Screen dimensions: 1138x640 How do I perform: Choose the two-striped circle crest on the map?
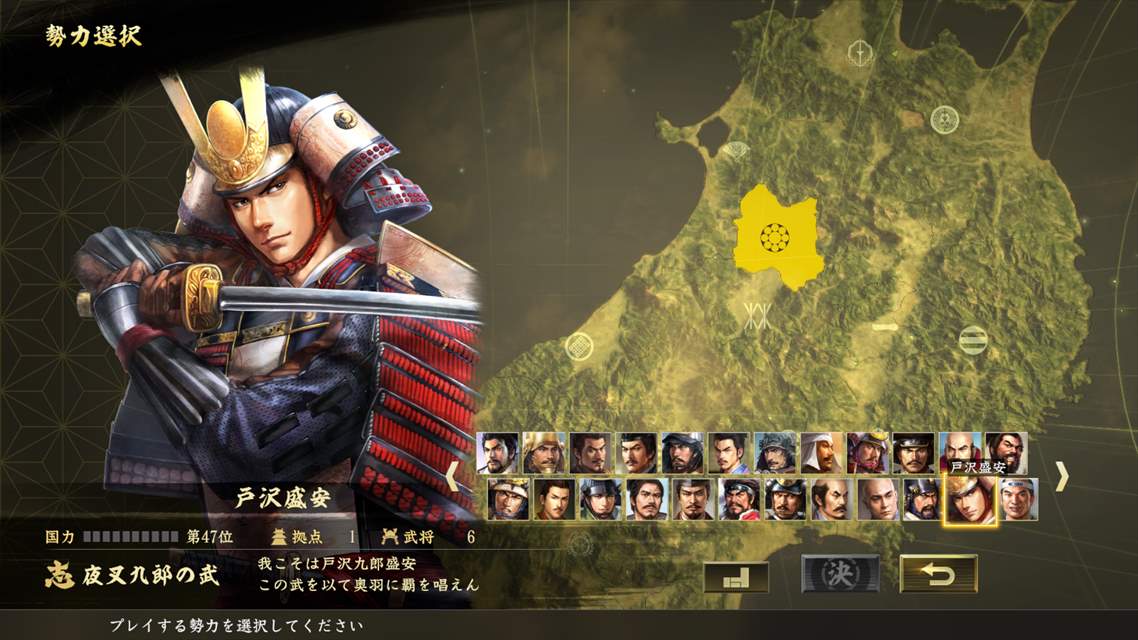click(973, 340)
